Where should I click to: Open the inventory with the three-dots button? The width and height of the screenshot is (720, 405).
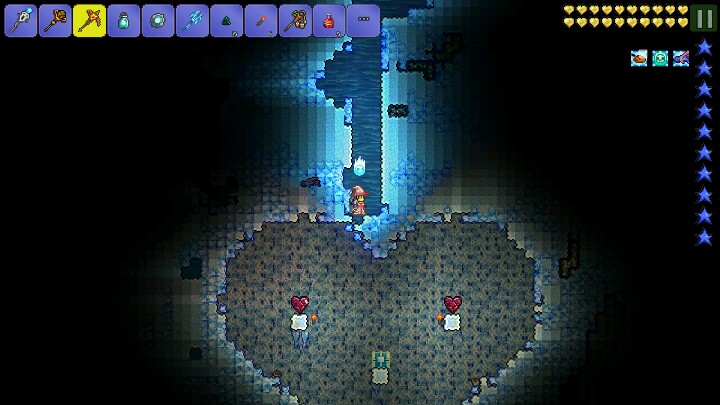click(x=363, y=20)
